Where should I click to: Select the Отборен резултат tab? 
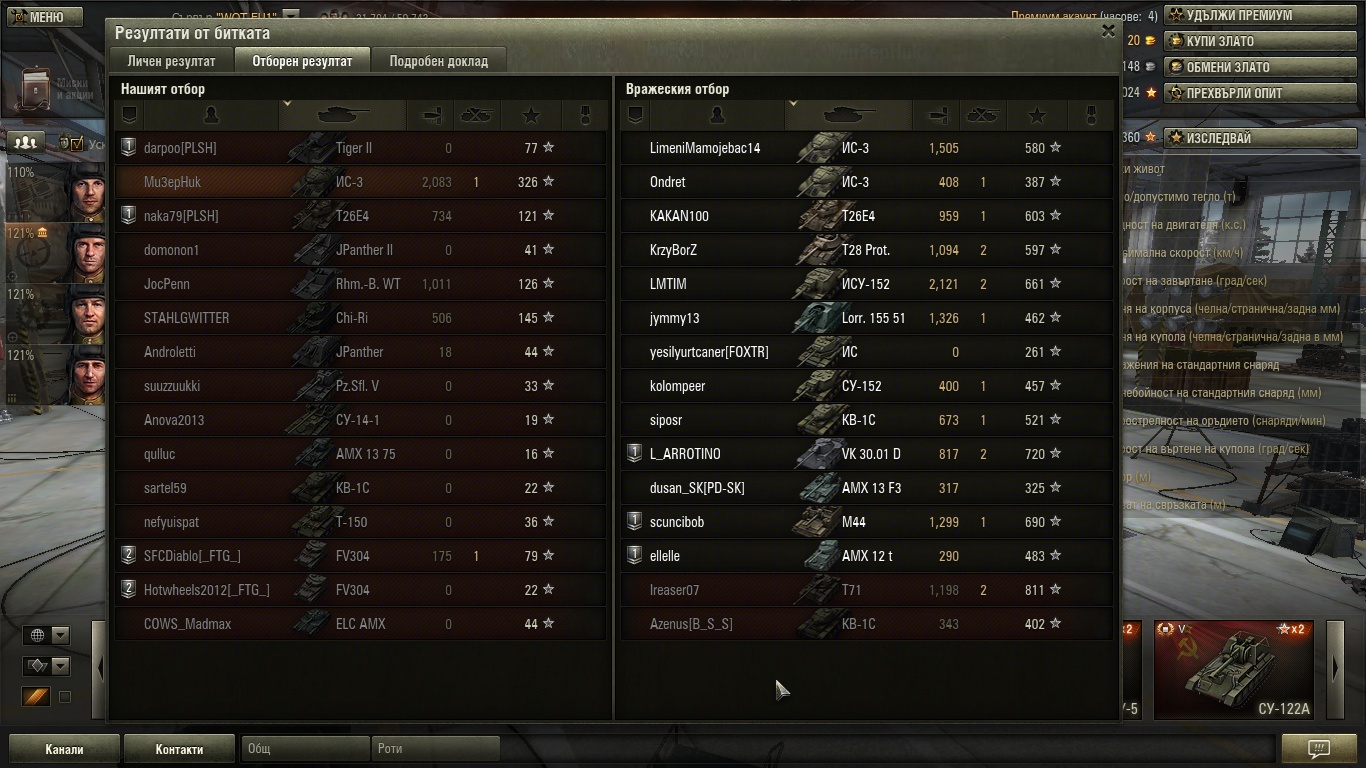coord(302,61)
